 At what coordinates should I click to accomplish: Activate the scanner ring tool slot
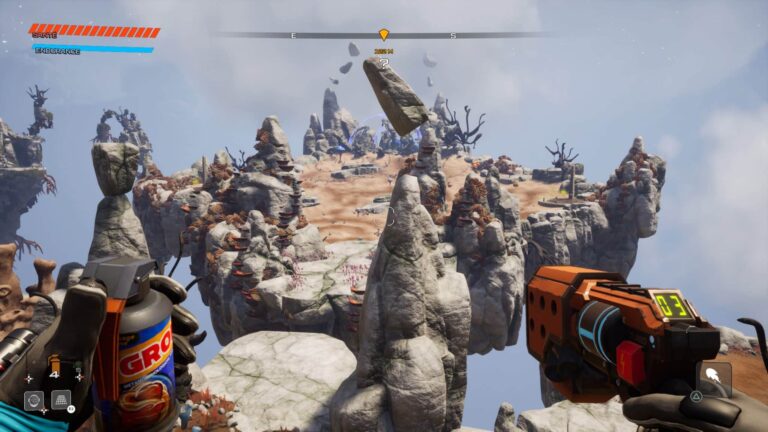point(32,400)
